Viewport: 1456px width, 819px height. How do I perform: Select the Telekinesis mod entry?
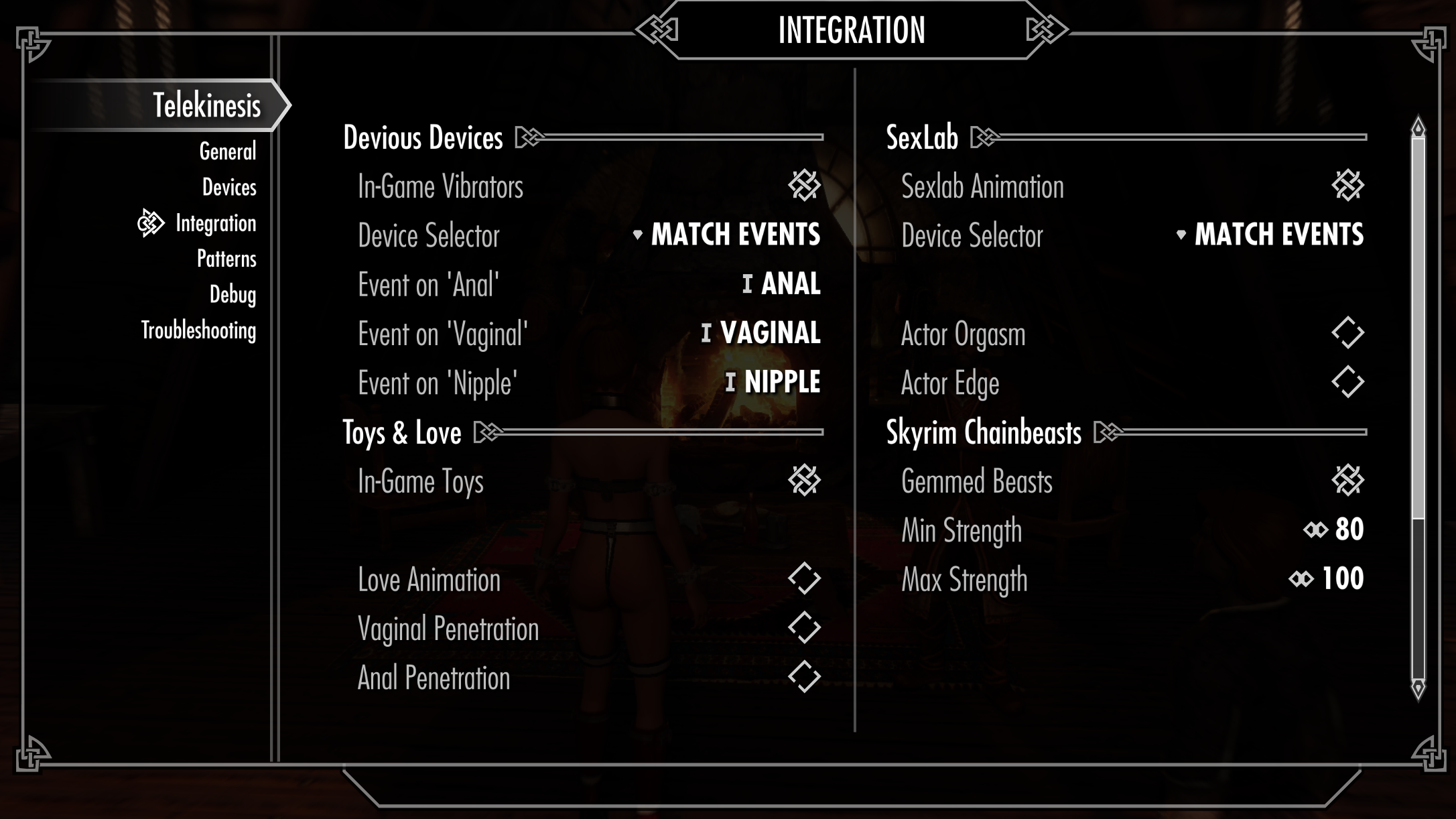click(x=206, y=105)
